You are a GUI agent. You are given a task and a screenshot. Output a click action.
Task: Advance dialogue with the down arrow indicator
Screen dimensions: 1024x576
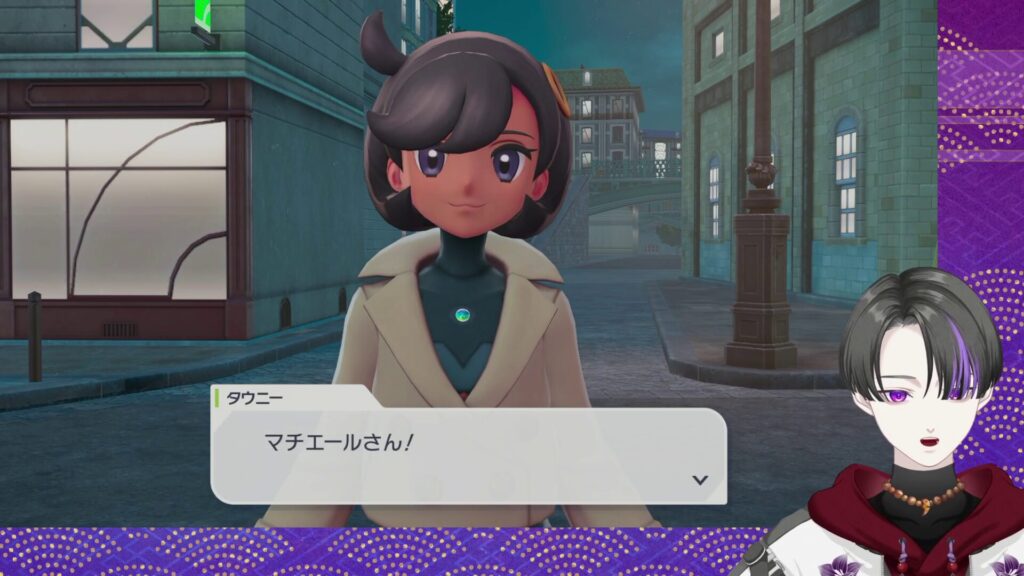point(700,480)
